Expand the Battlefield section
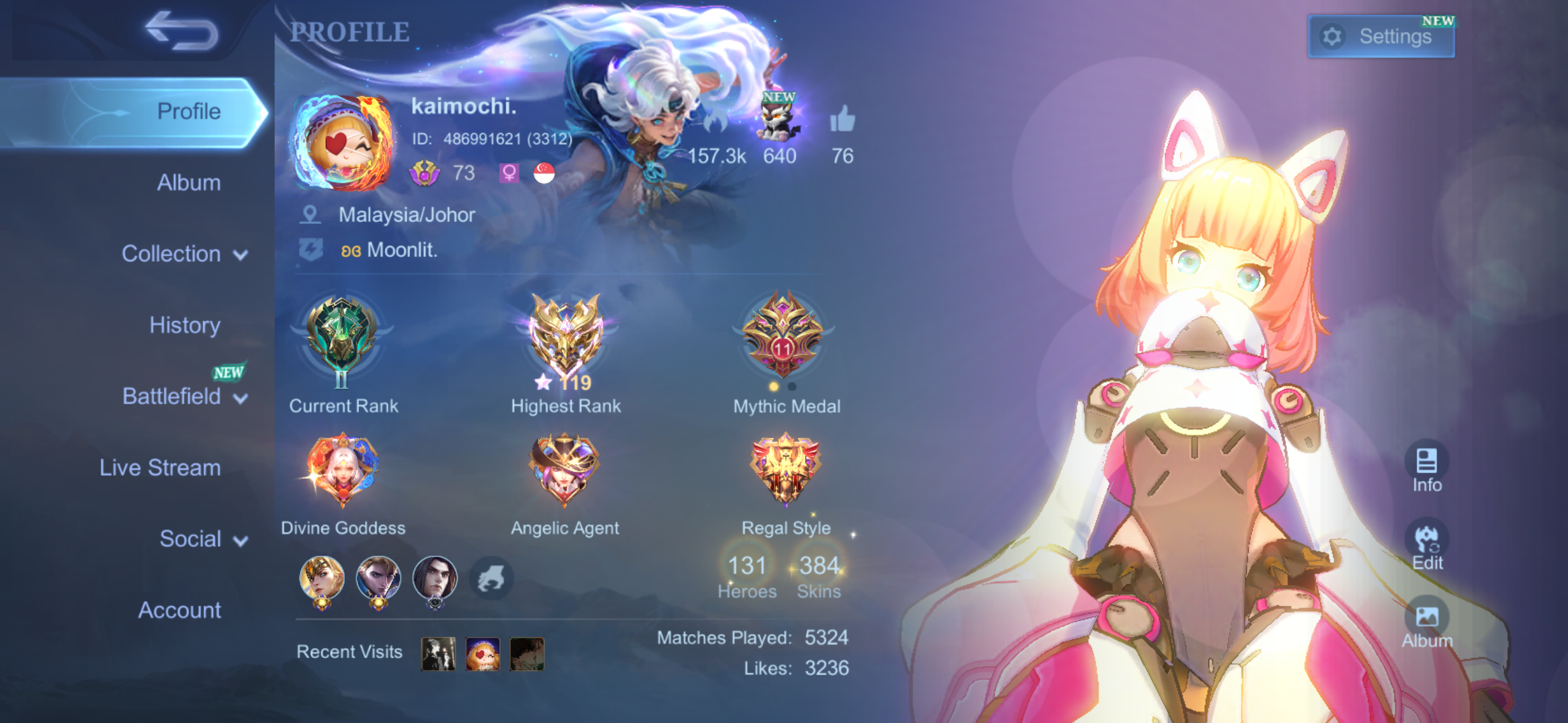Screen dimensions: 1568x723 coord(184,397)
